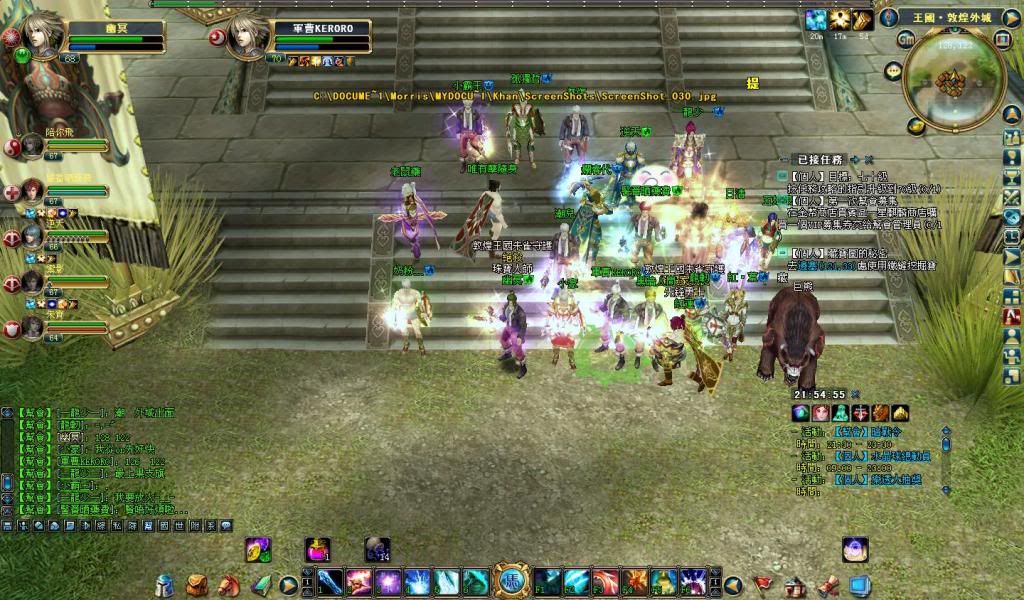Open the horse mount icon
Viewport: 1024px width, 600px height.
pos(228,584)
